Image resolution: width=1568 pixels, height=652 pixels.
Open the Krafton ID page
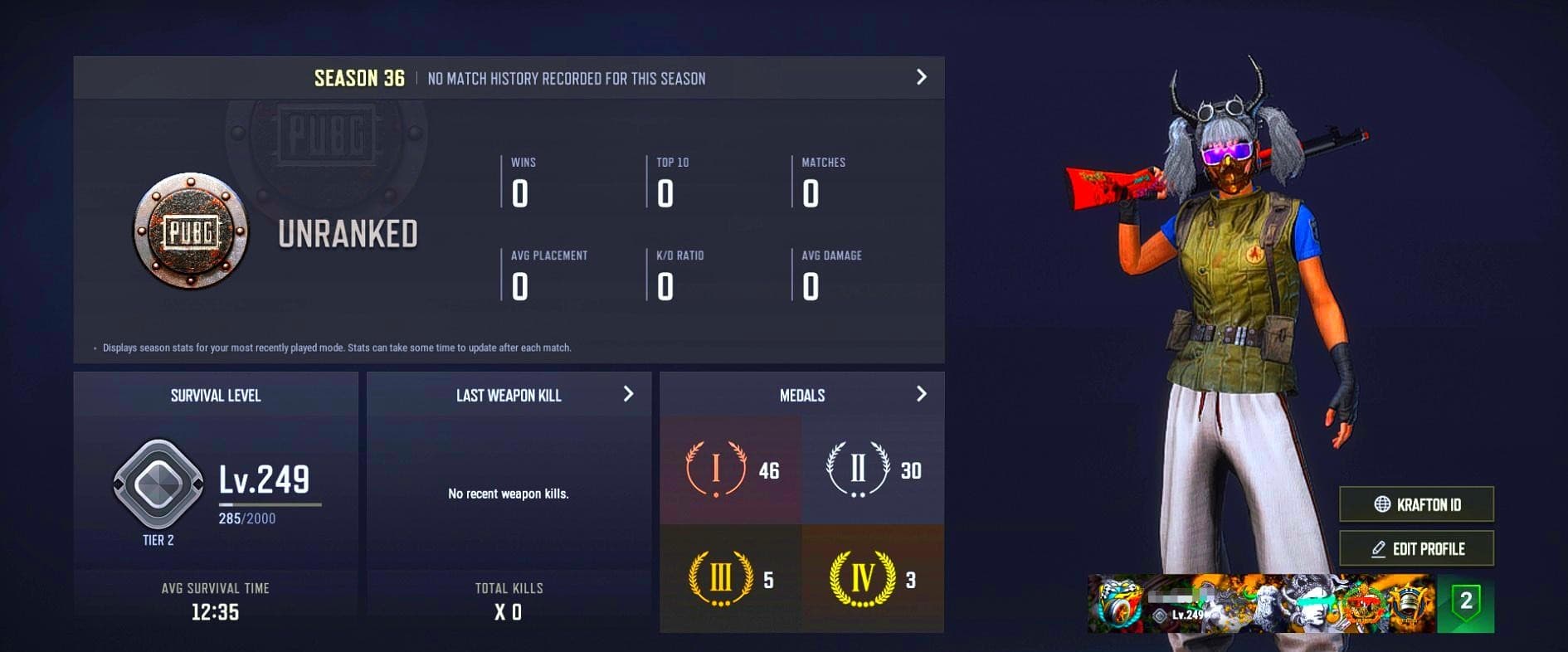point(1416,504)
